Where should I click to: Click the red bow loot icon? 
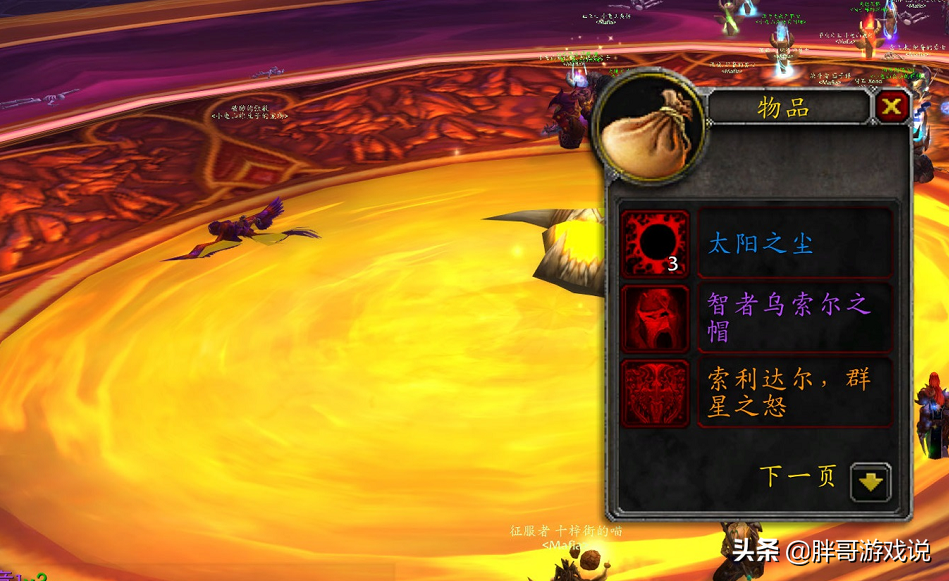pyautogui.click(x=656, y=393)
